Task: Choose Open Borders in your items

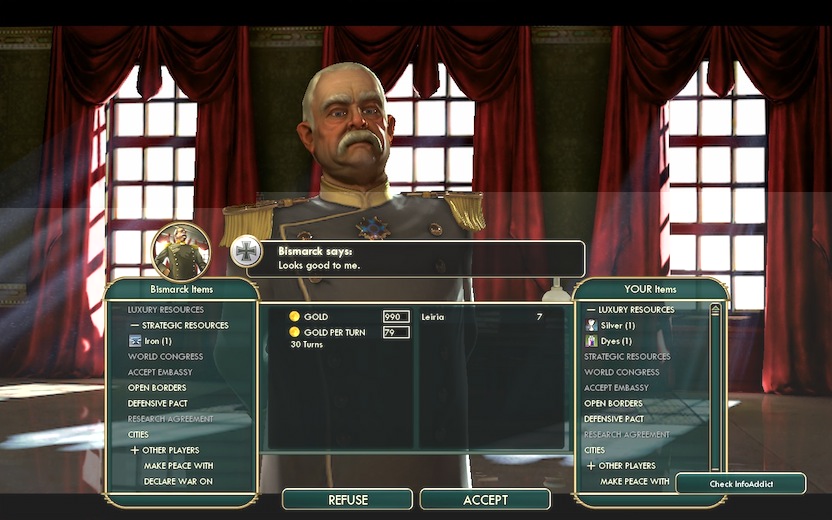Action: click(x=613, y=403)
